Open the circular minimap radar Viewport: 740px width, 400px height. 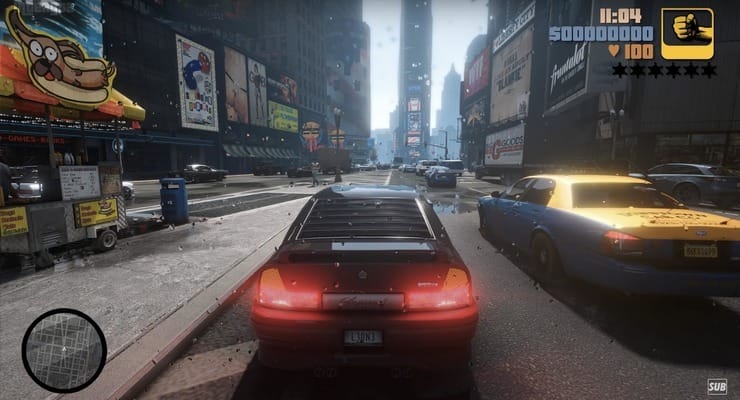point(64,350)
